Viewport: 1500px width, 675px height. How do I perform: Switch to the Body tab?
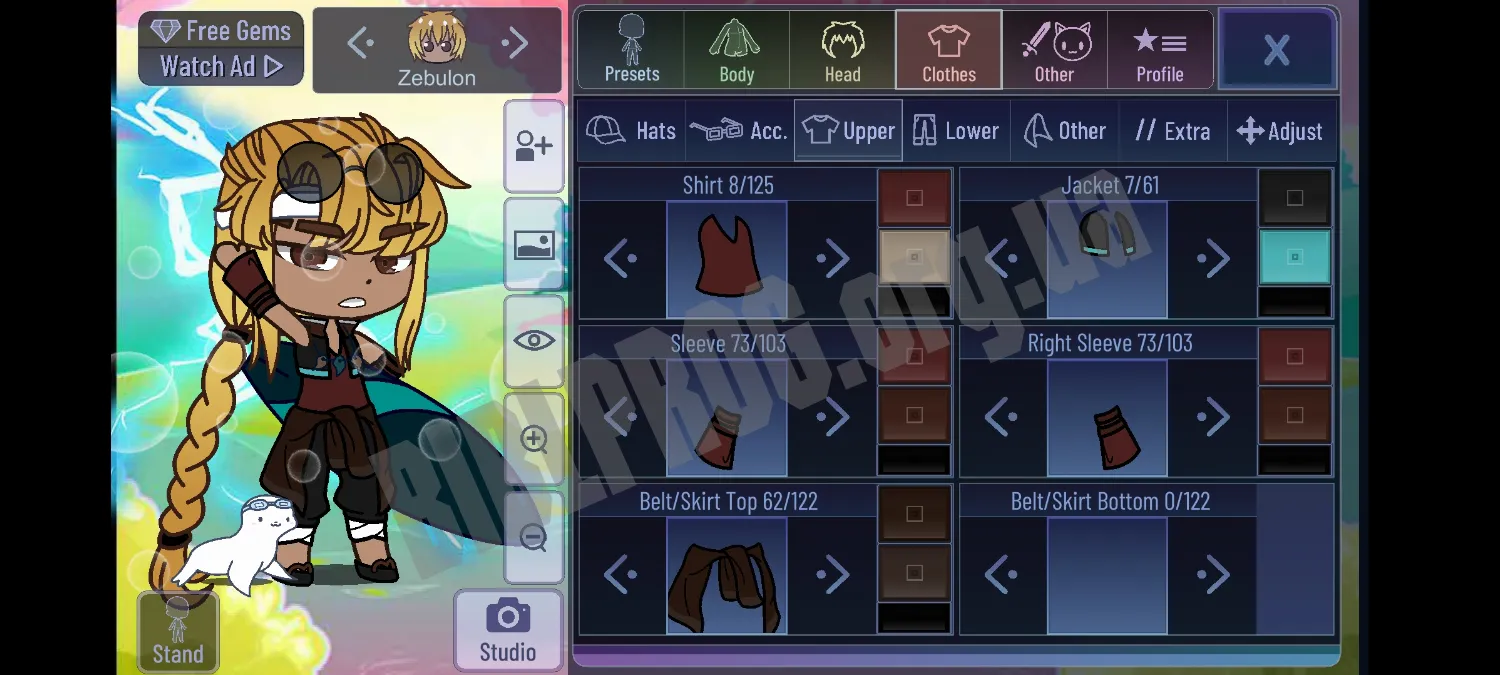pyautogui.click(x=737, y=49)
